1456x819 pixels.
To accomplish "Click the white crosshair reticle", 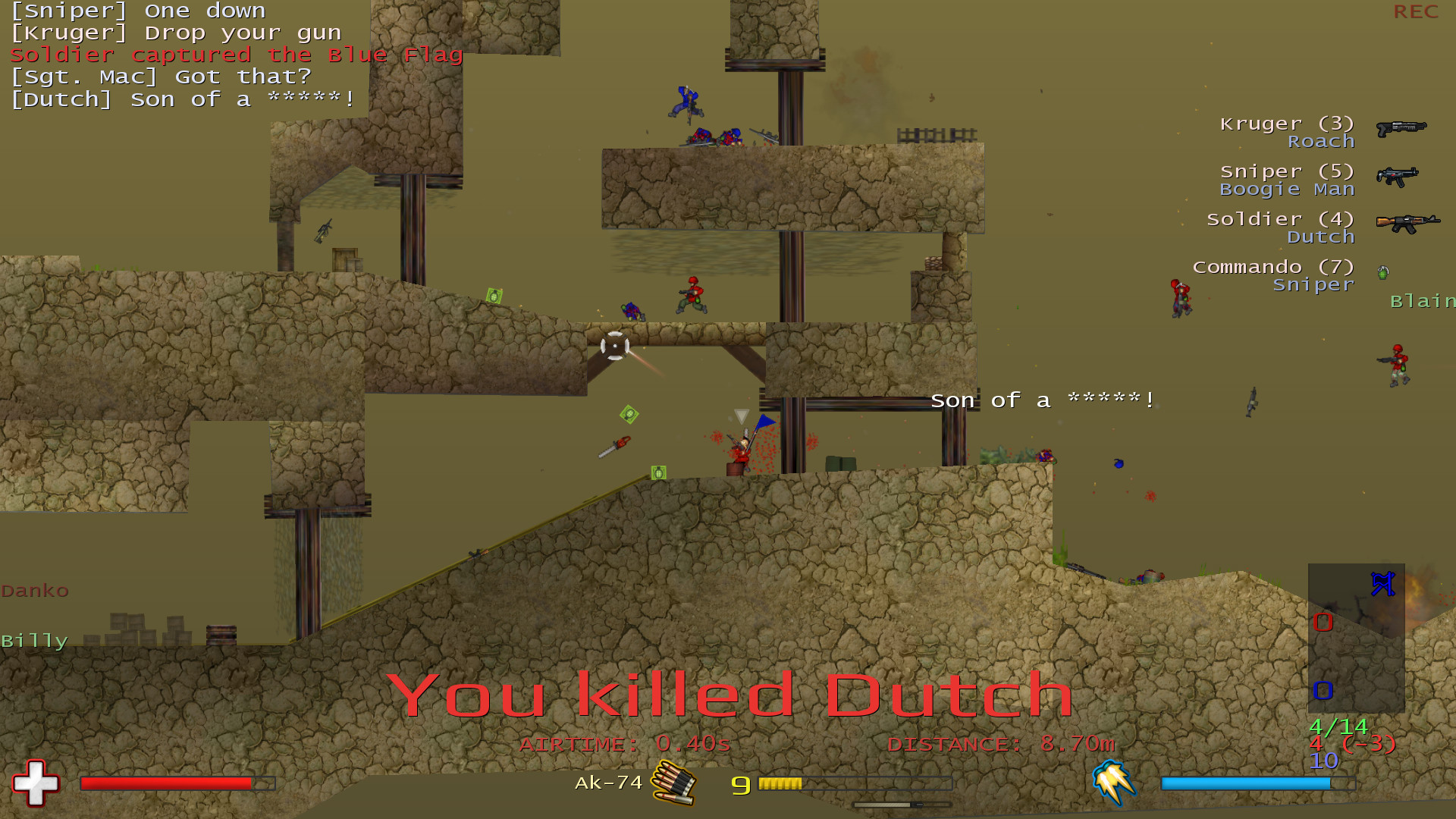I will [x=615, y=346].
